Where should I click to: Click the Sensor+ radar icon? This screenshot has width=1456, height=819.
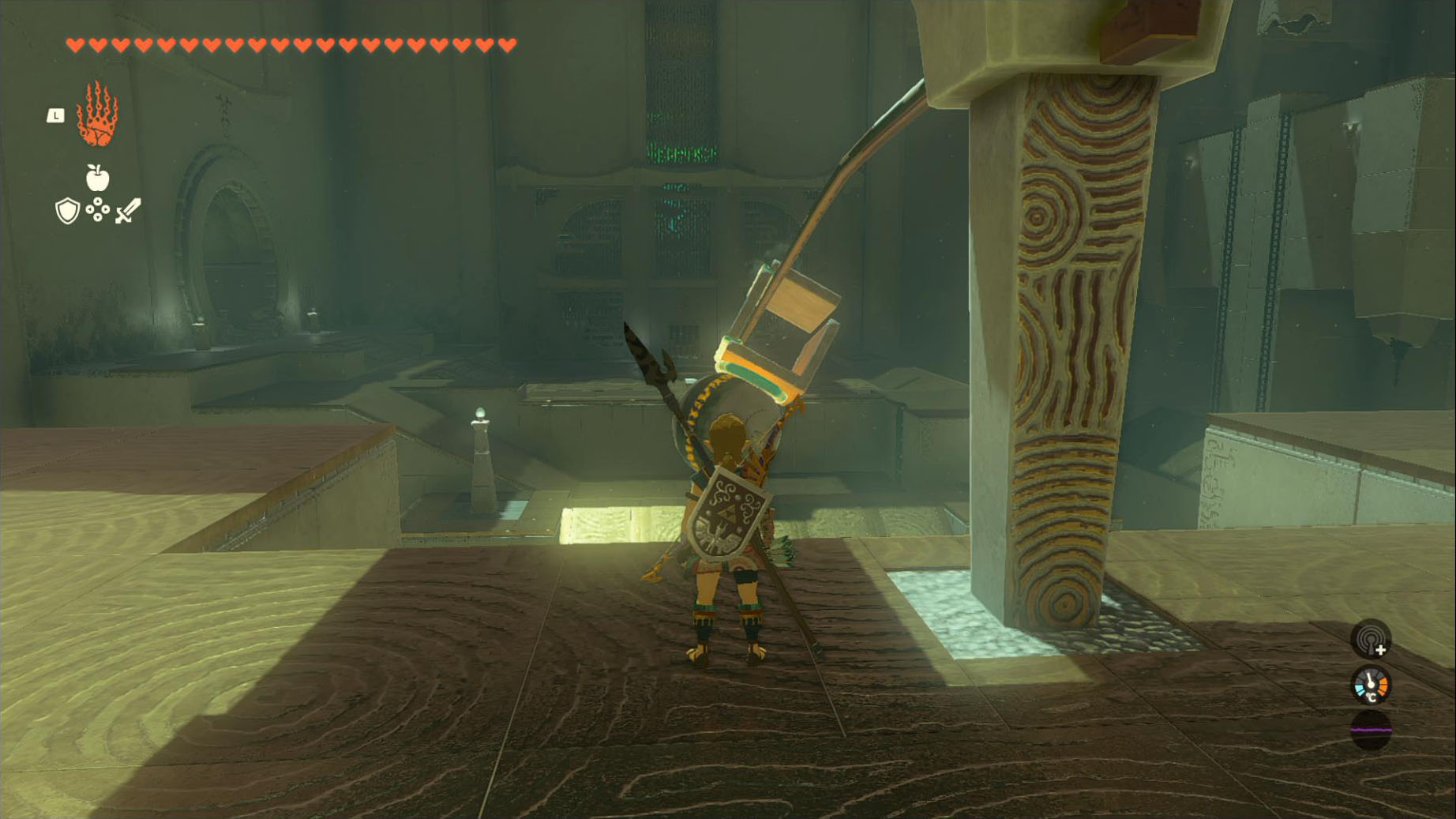coord(1370,639)
